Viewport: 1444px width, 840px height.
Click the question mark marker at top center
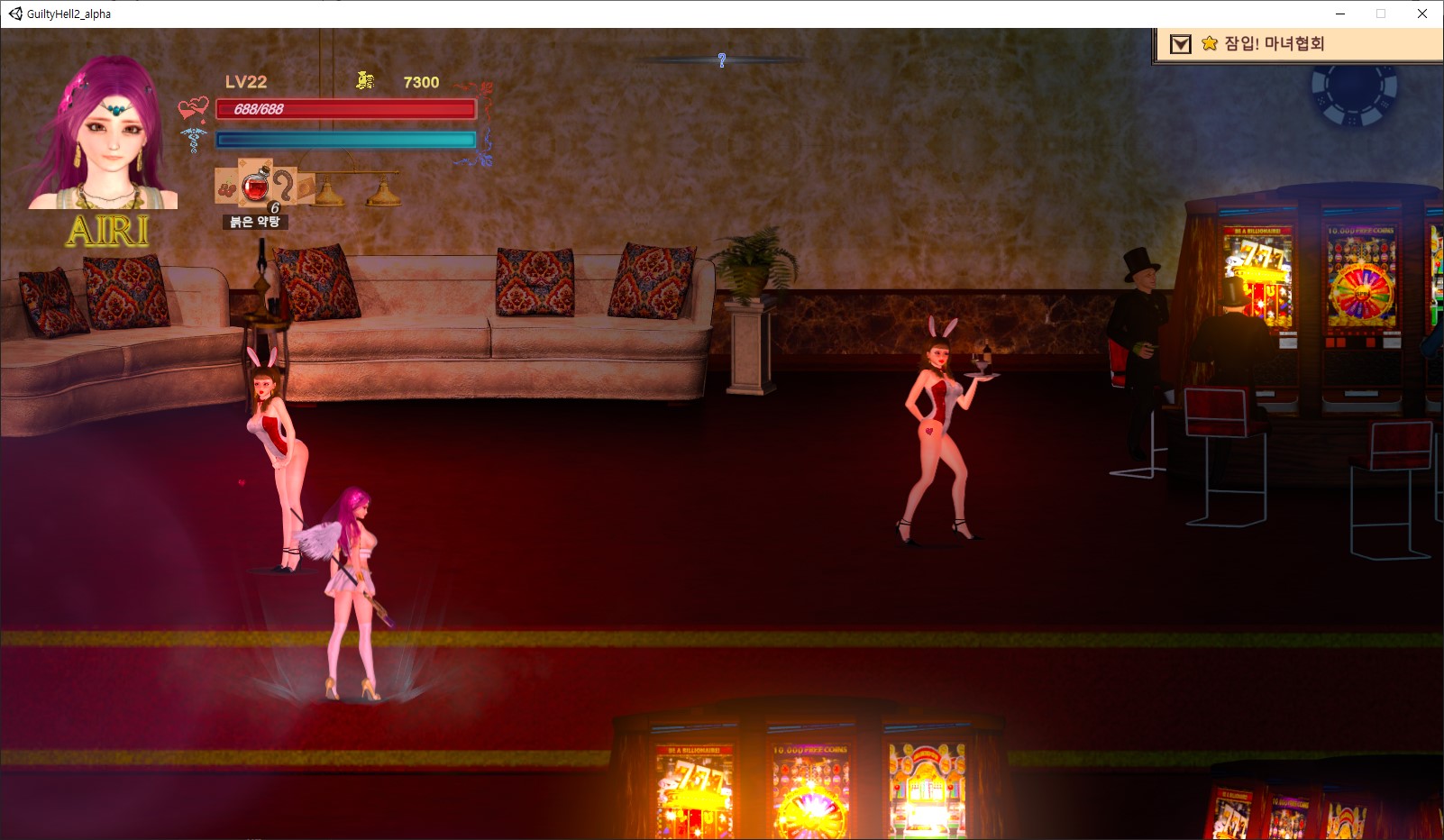[722, 60]
